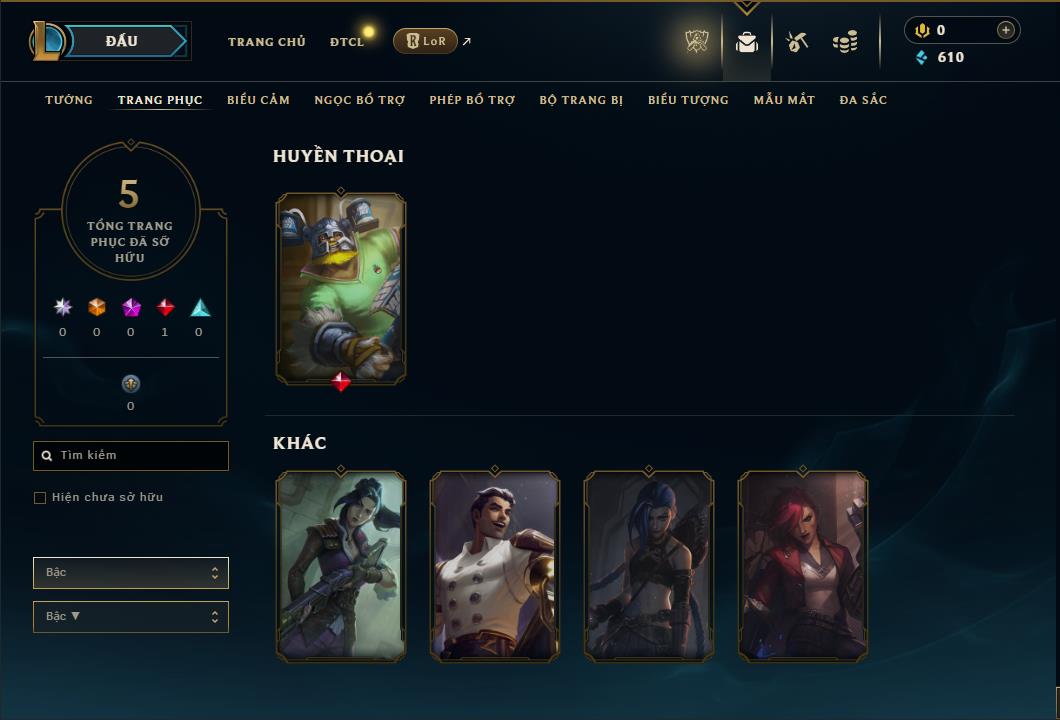This screenshot has width=1060, height=720.
Task: Open the store coin stack icon
Action: (845, 42)
